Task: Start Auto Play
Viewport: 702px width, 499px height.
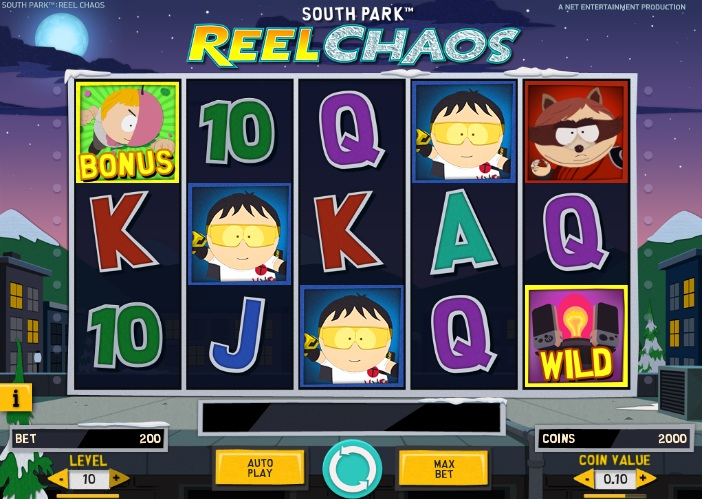Action: tap(260, 467)
